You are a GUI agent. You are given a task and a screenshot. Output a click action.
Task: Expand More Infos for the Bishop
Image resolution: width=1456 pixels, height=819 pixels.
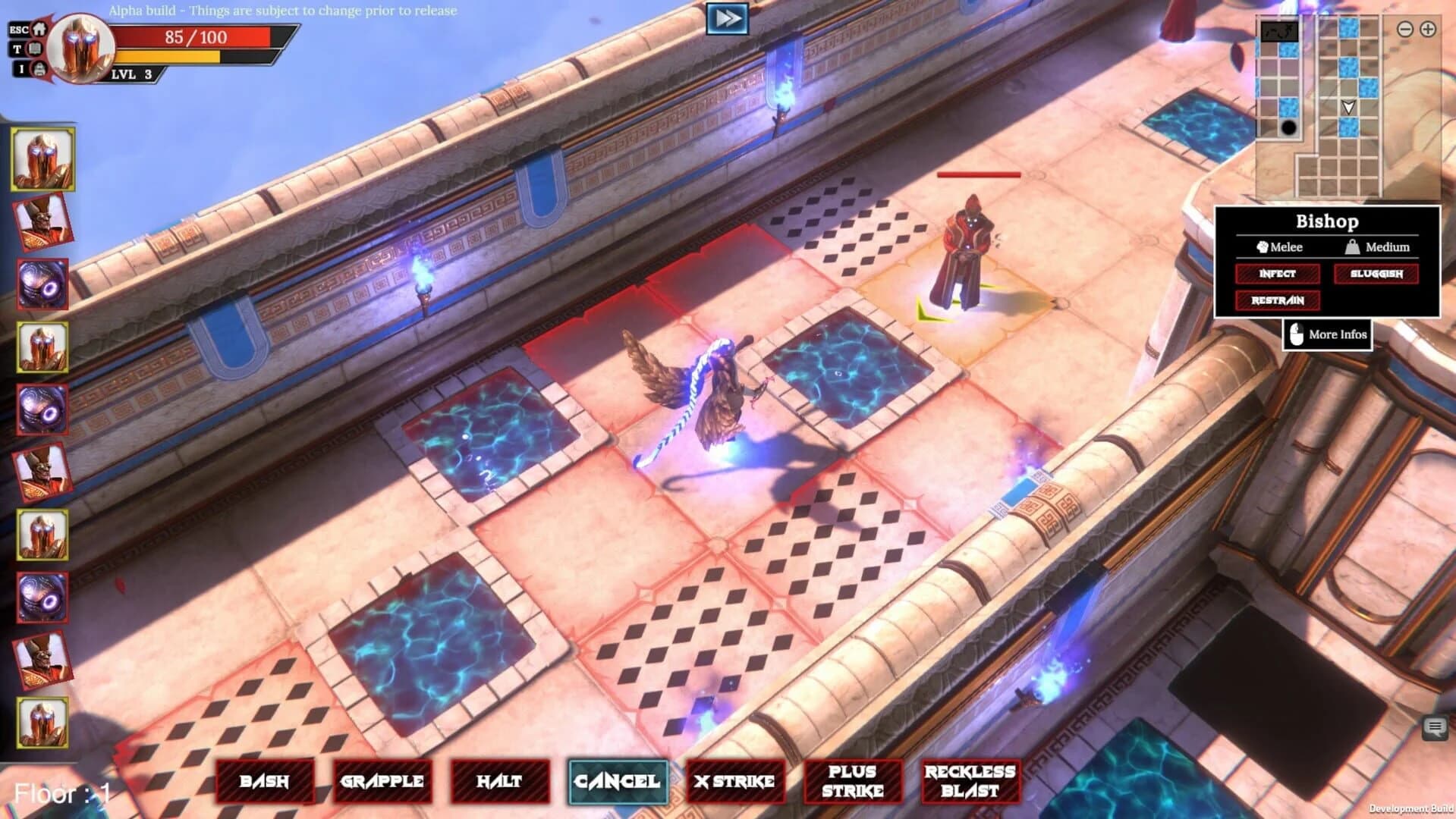point(1337,334)
